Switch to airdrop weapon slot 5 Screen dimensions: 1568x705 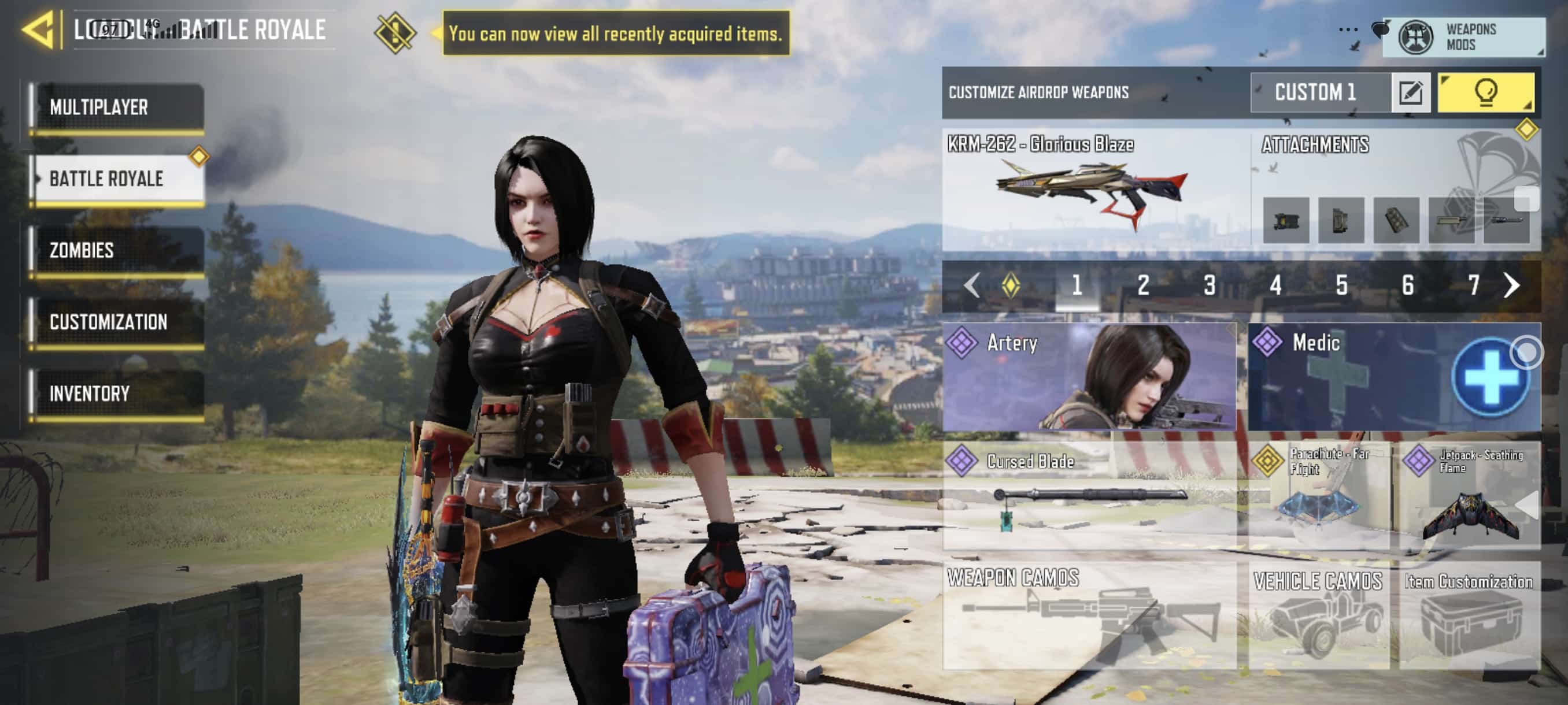[x=1341, y=285]
